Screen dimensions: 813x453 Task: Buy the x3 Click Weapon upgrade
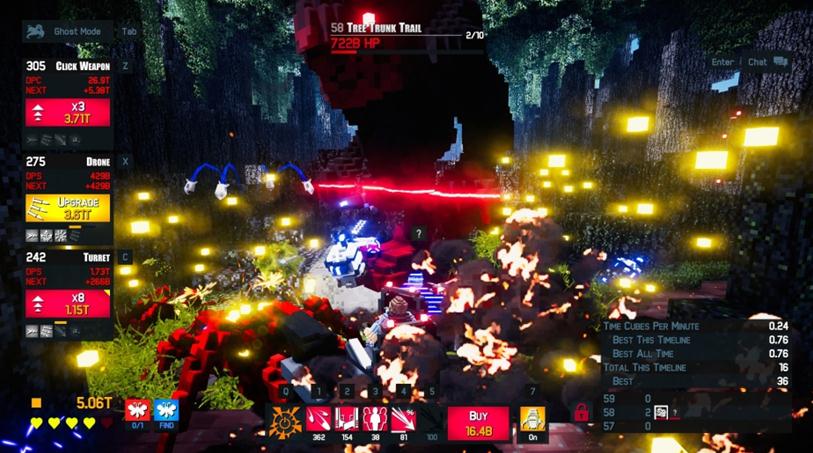[x=67, y=112]
